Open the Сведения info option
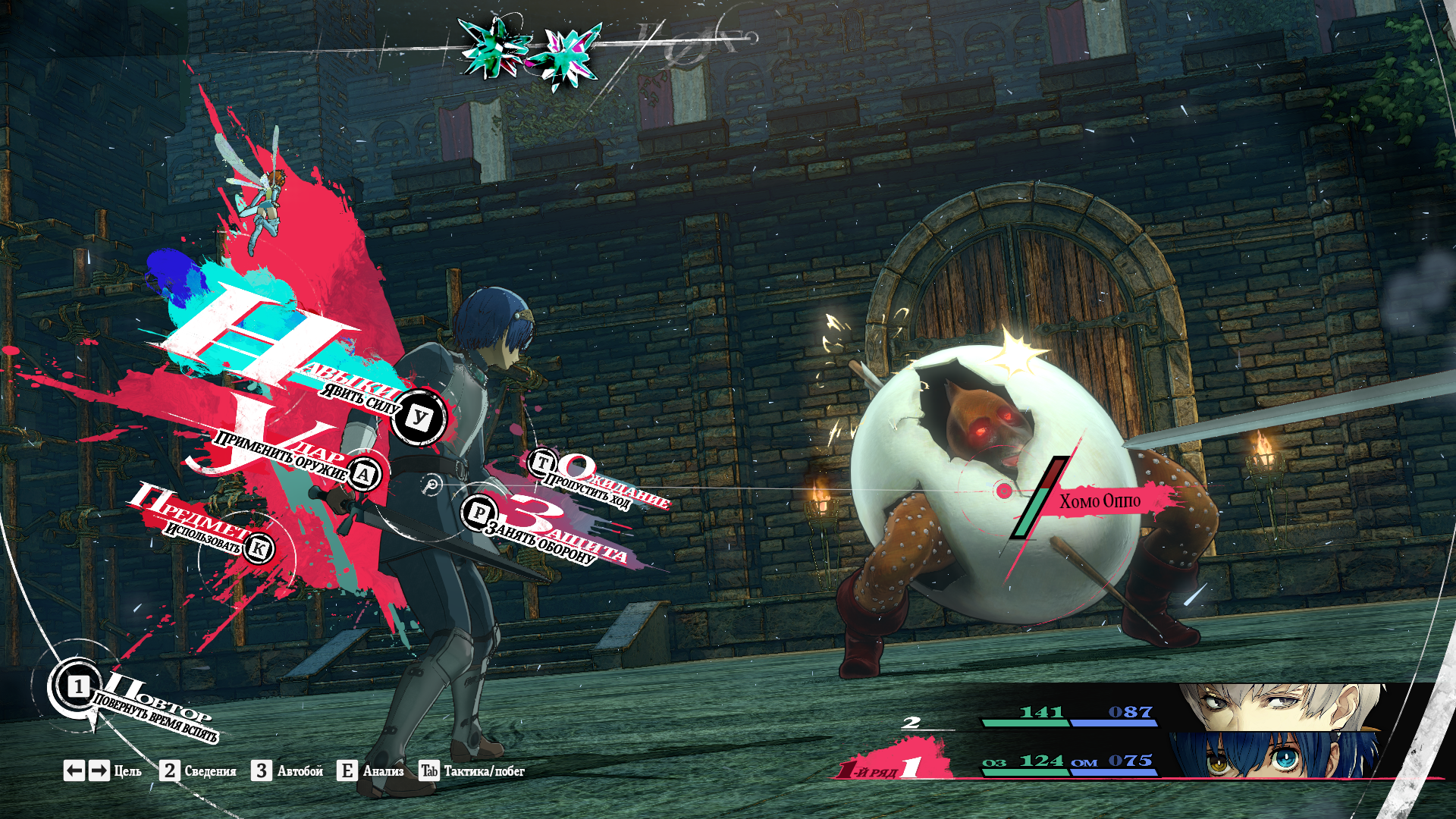The height and width of the screenshot is (819, 1456). tap(199, 771)
